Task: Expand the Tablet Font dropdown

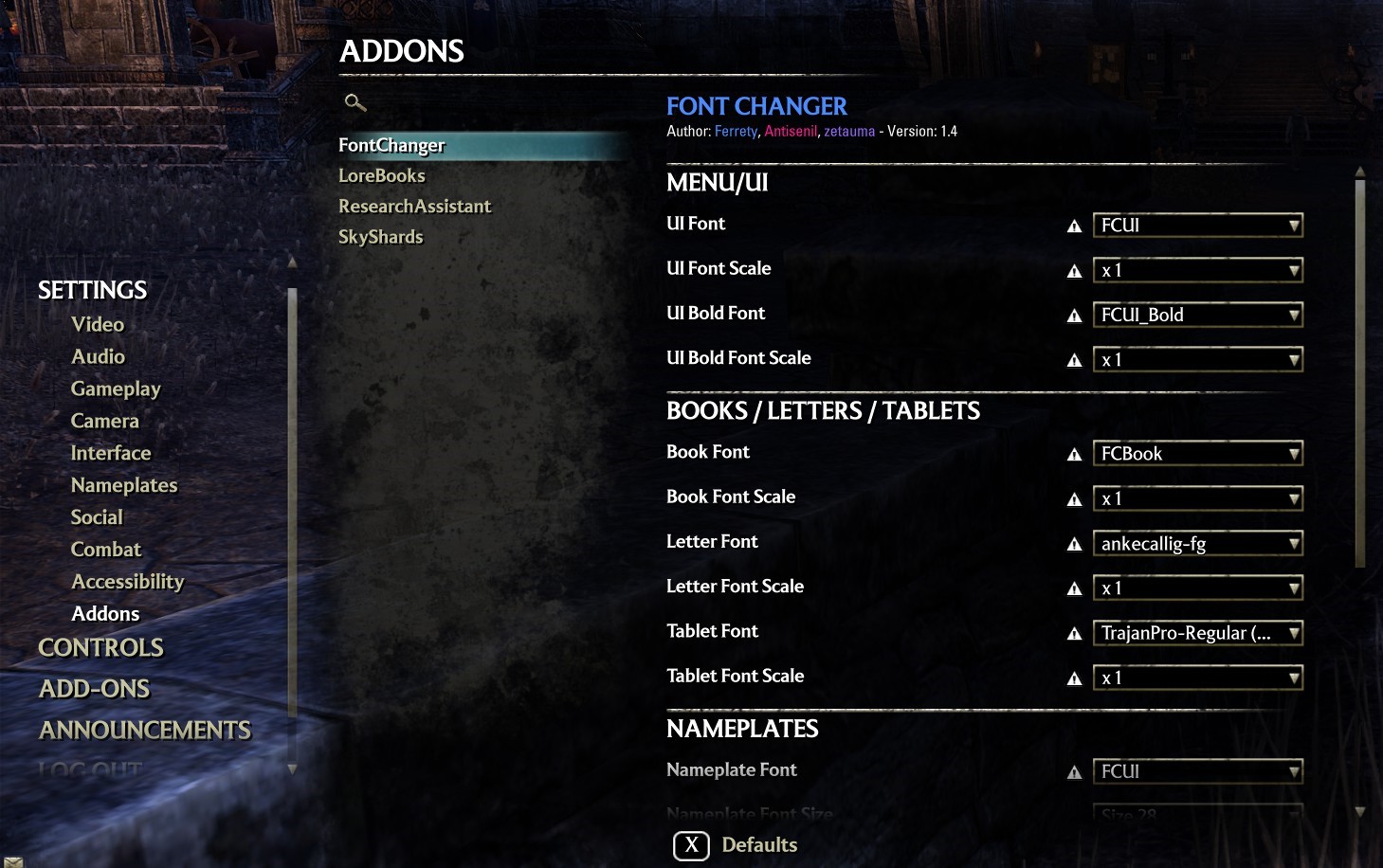Action: pos(1197,633)
